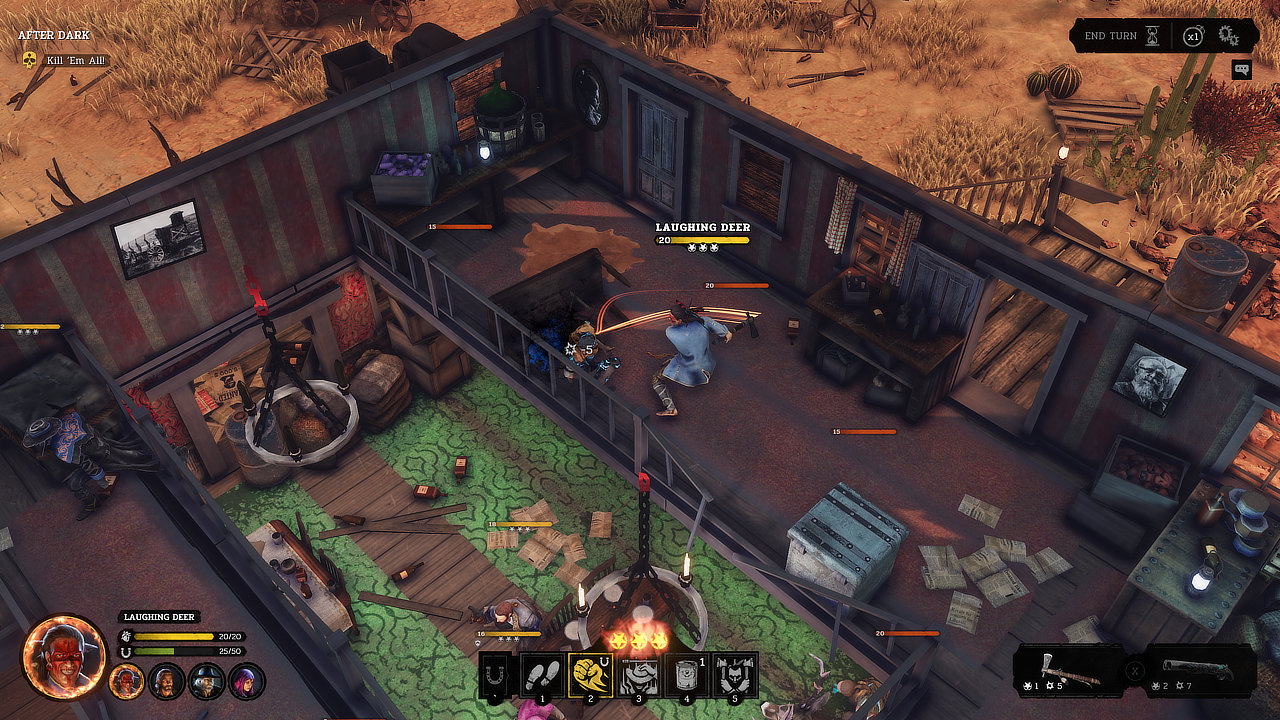
Task: Select the highlighted fist punch ability
Action: click(589, 675)
